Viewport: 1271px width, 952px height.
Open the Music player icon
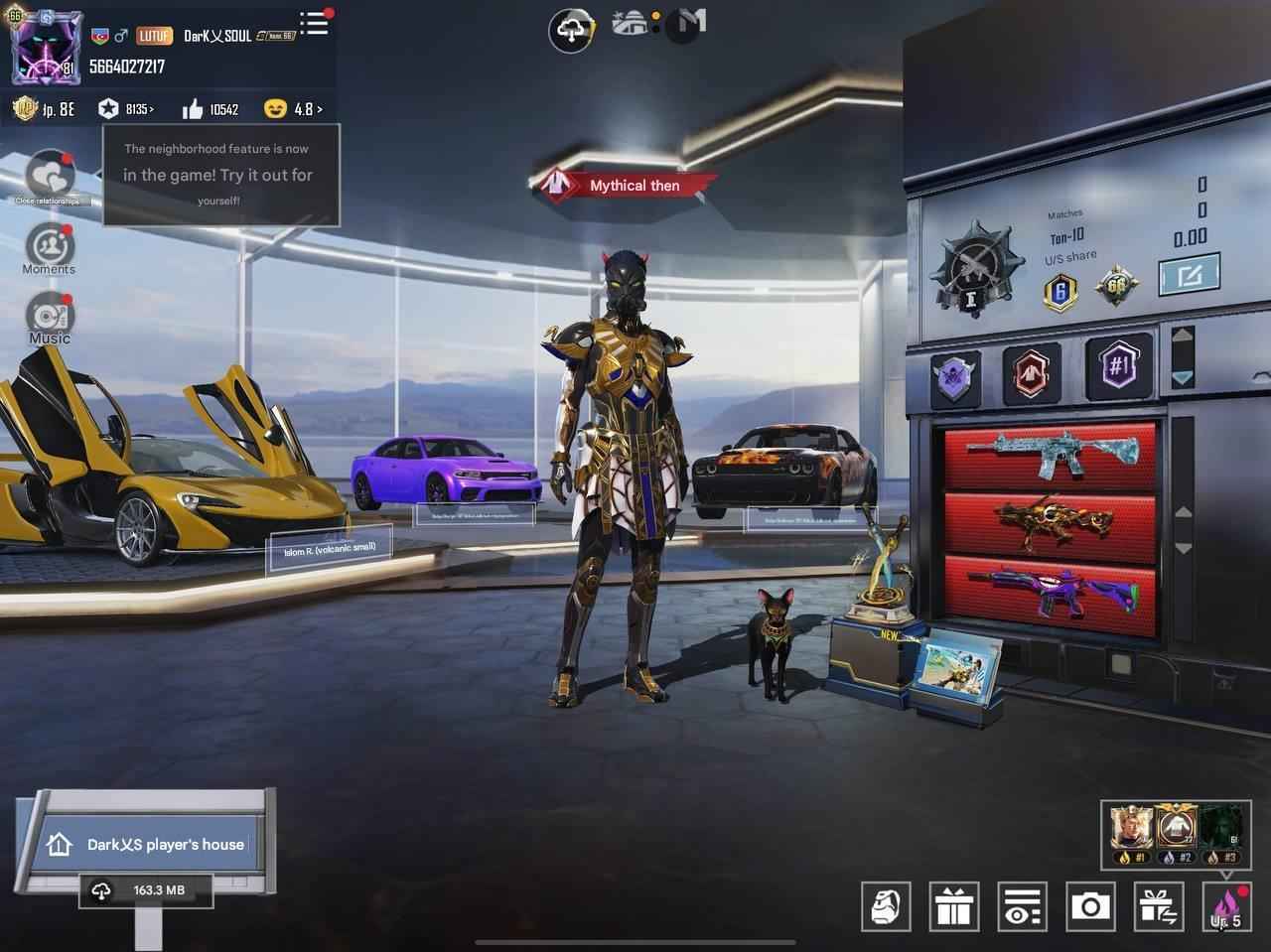point(48,318)
